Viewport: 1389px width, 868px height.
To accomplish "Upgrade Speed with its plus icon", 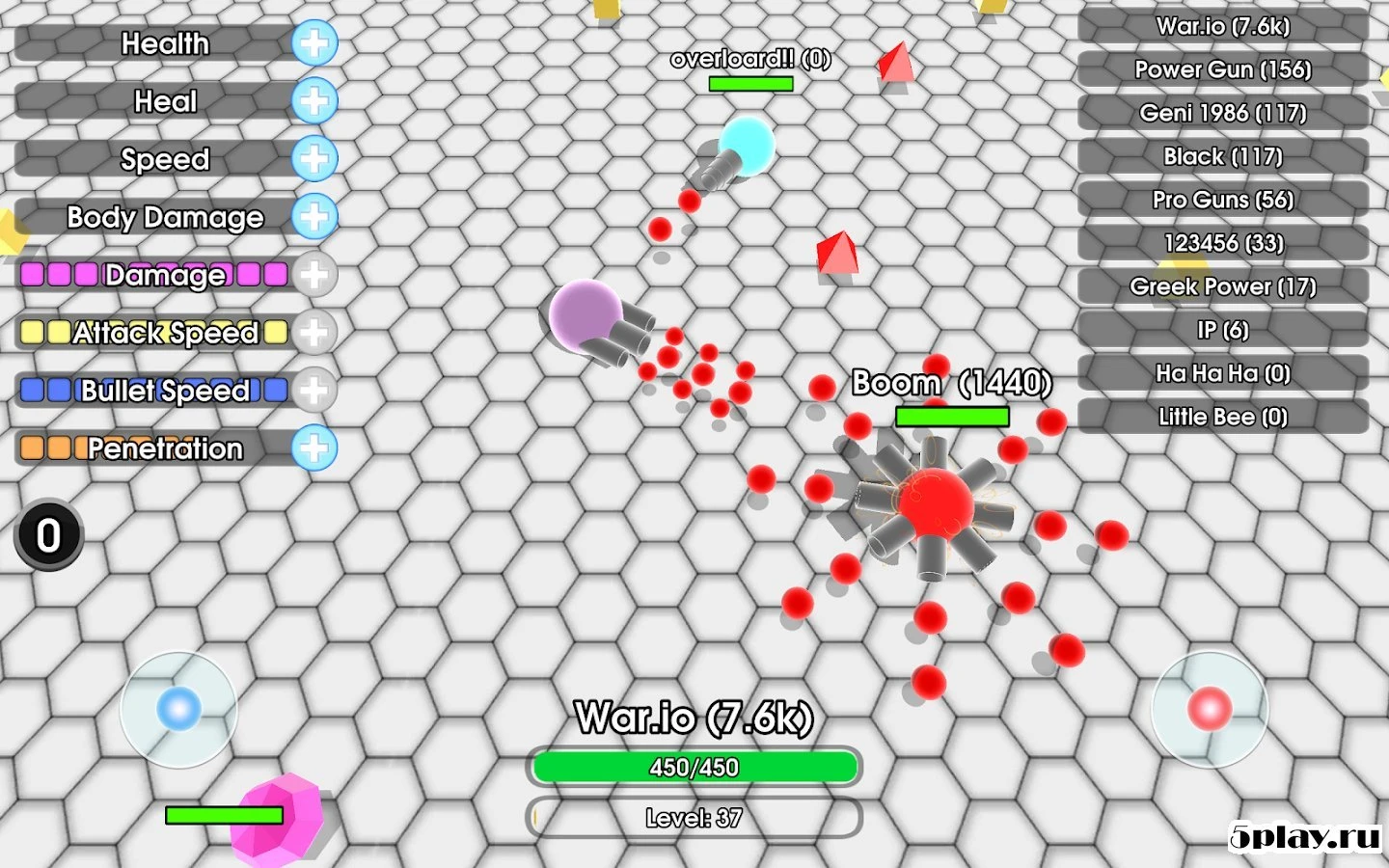I will tap(313, 159).
